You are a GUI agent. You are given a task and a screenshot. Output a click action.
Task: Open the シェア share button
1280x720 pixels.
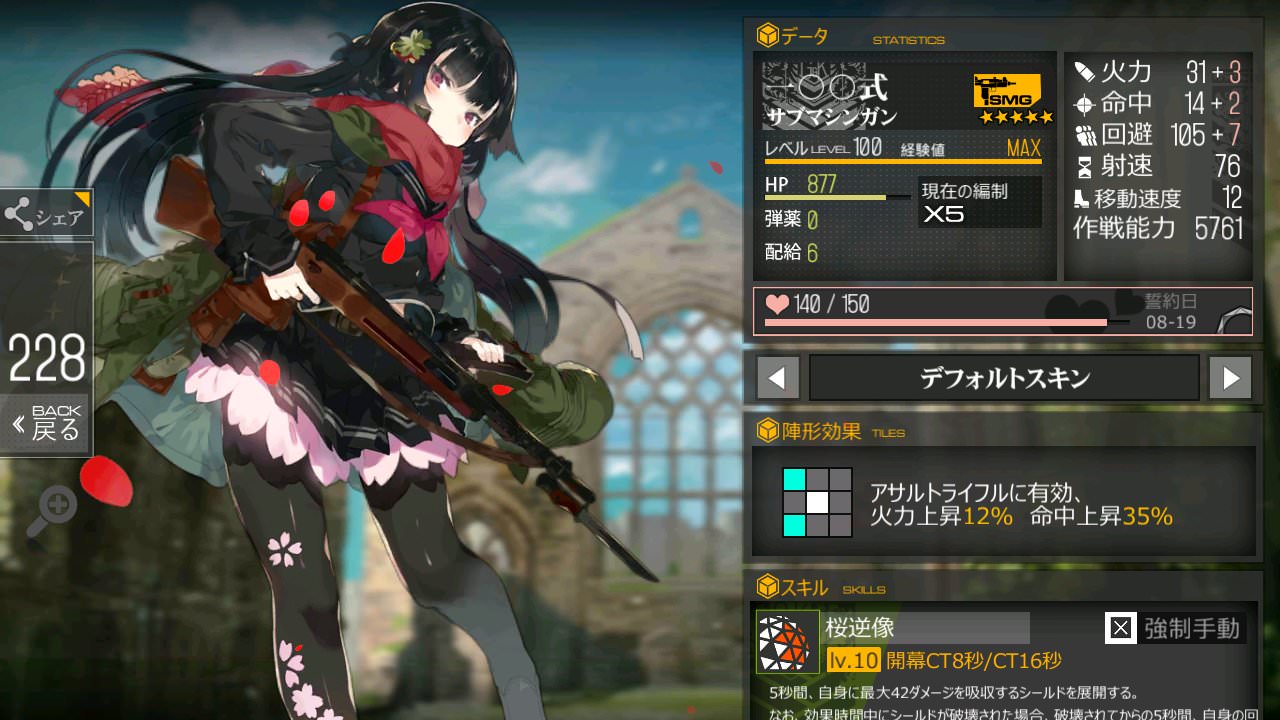click(x=46, y=214)
